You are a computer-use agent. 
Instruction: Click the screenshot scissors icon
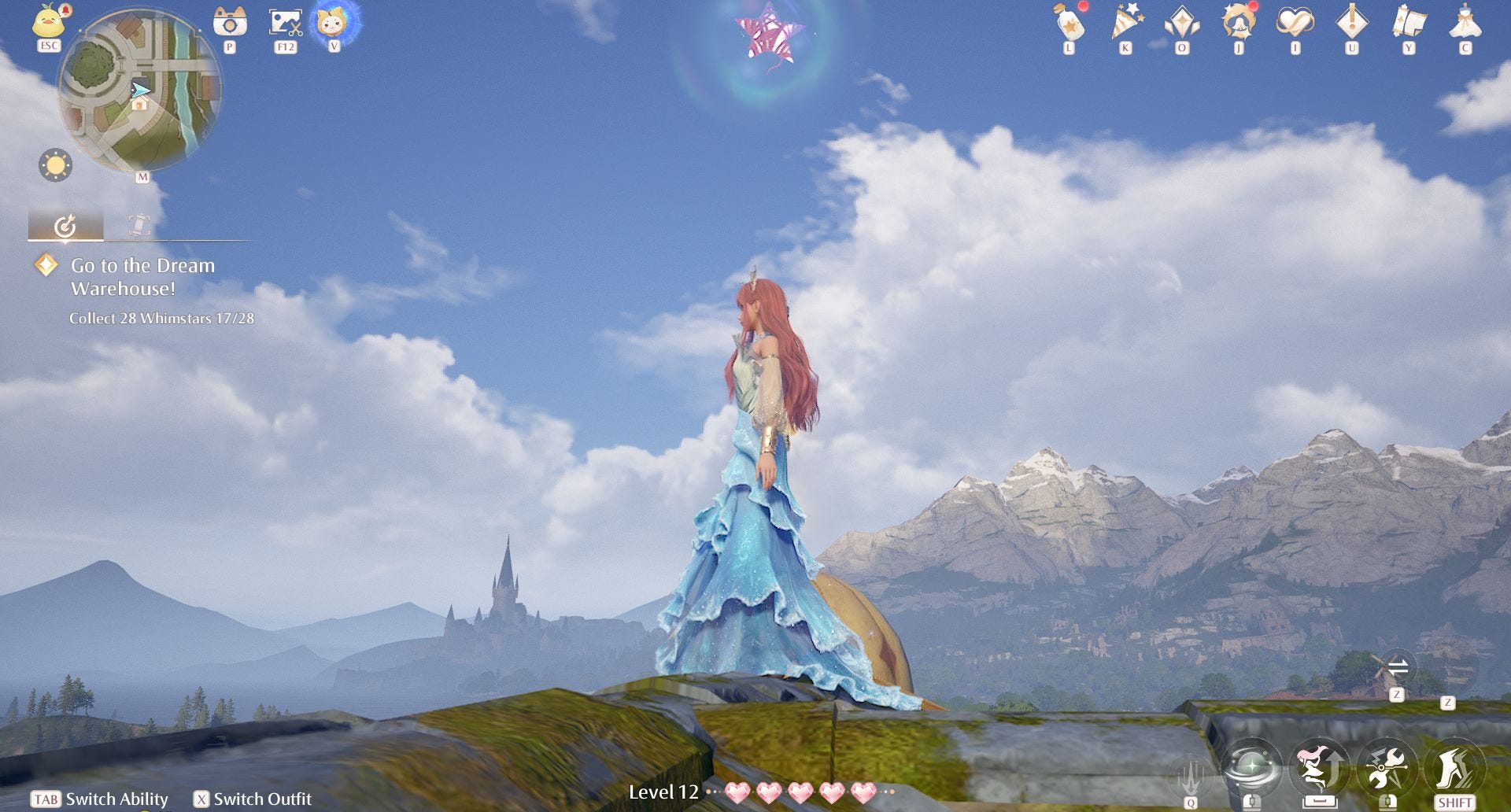point(285,22)
